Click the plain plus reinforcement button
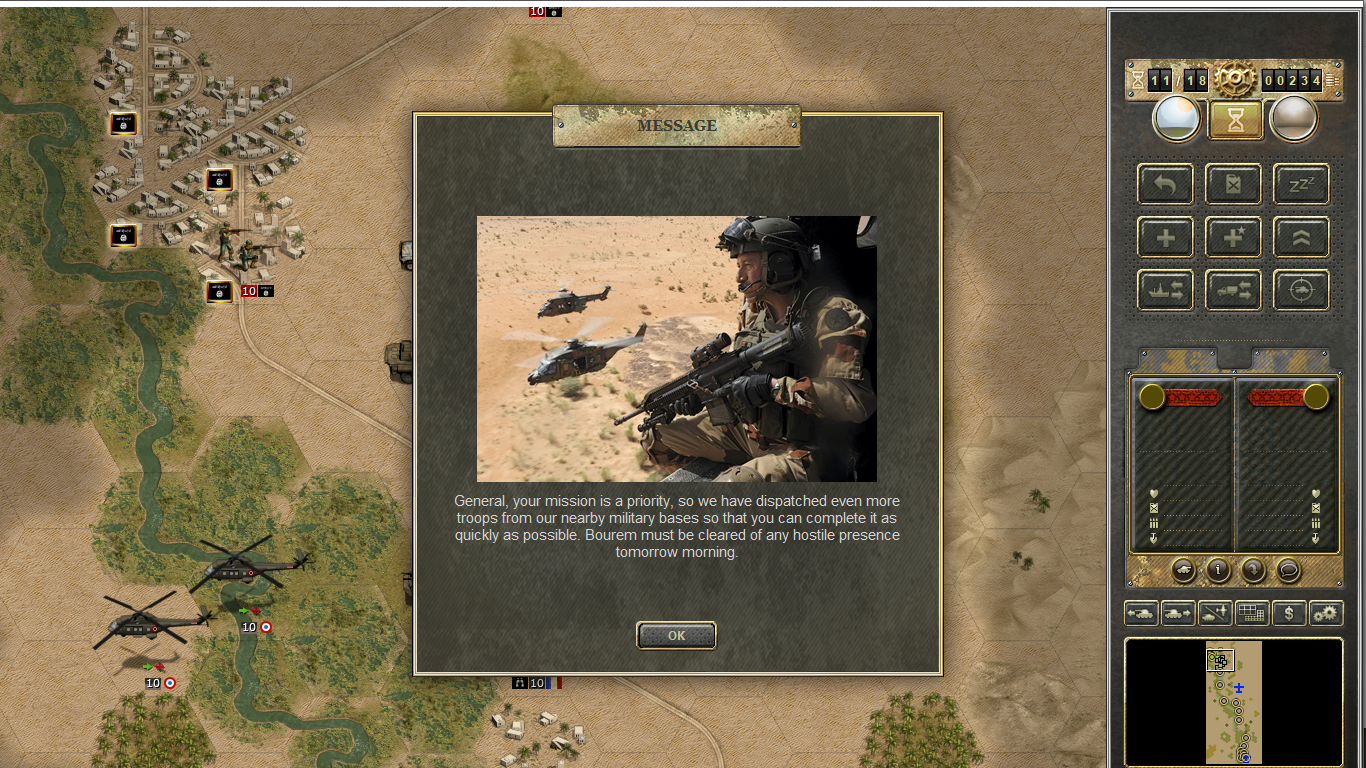 (x=1165, y=238)
